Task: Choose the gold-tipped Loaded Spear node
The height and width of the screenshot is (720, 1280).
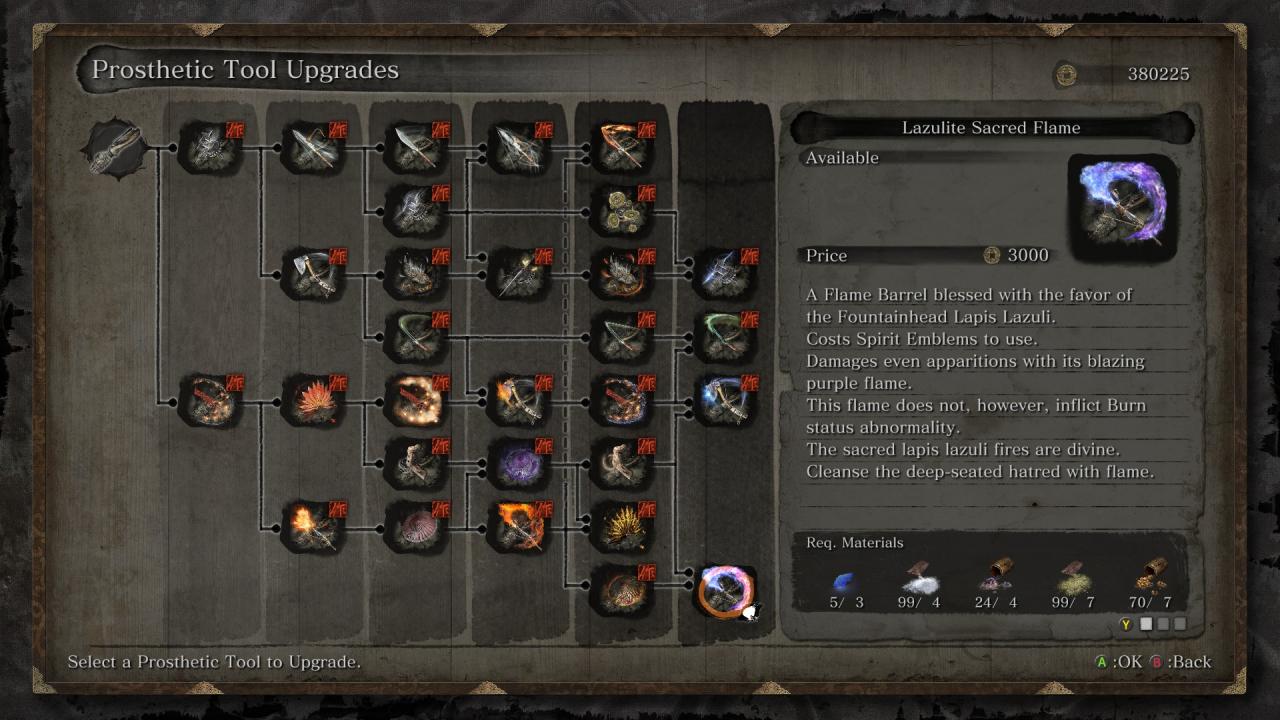Action: 518,273
